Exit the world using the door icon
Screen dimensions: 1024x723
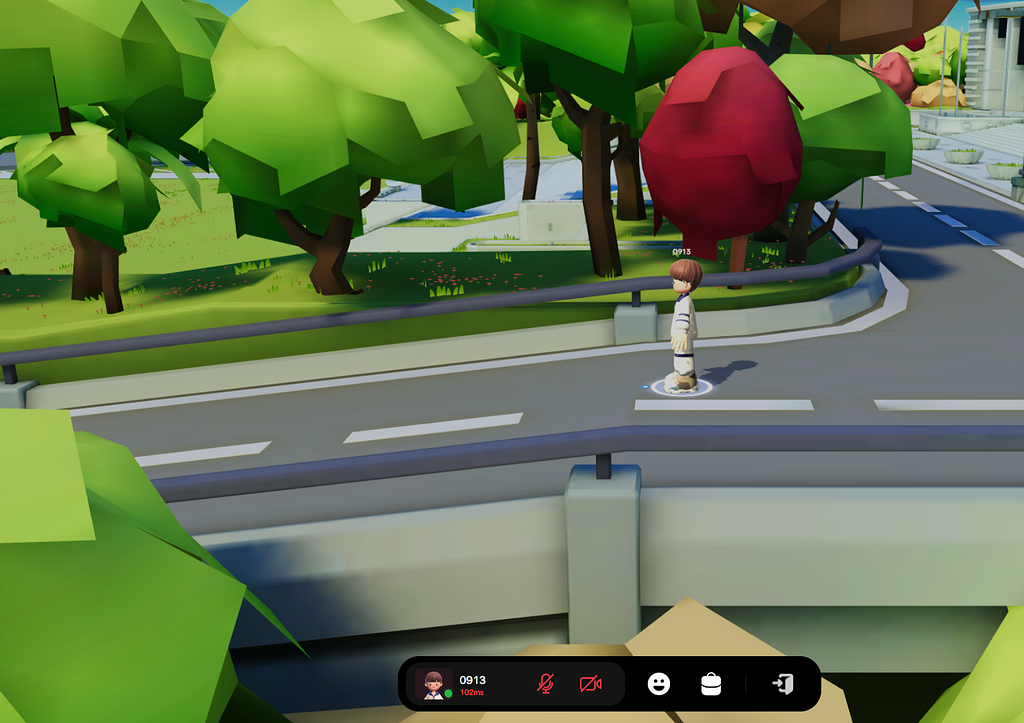click(x=783, y=684)
